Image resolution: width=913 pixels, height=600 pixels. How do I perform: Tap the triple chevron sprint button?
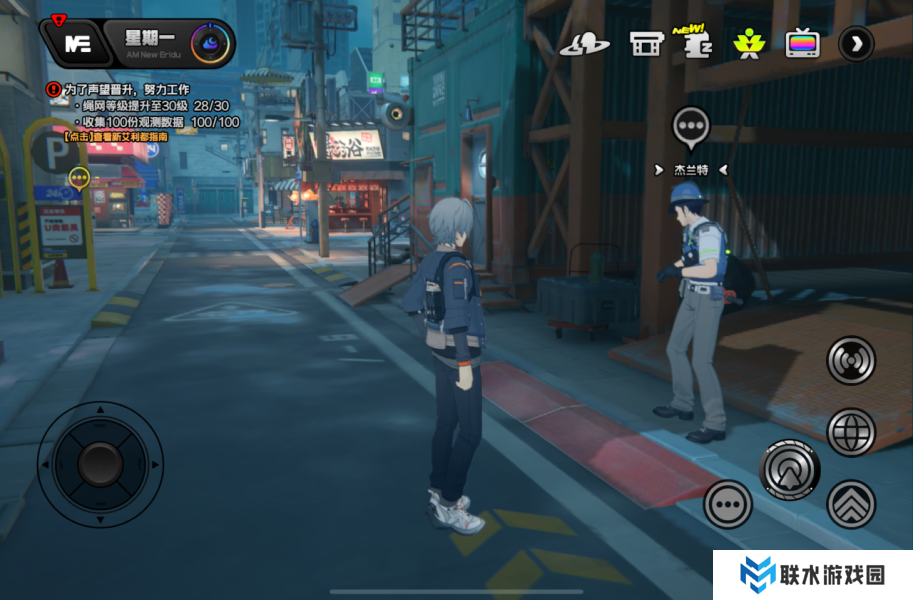[851, 504]
